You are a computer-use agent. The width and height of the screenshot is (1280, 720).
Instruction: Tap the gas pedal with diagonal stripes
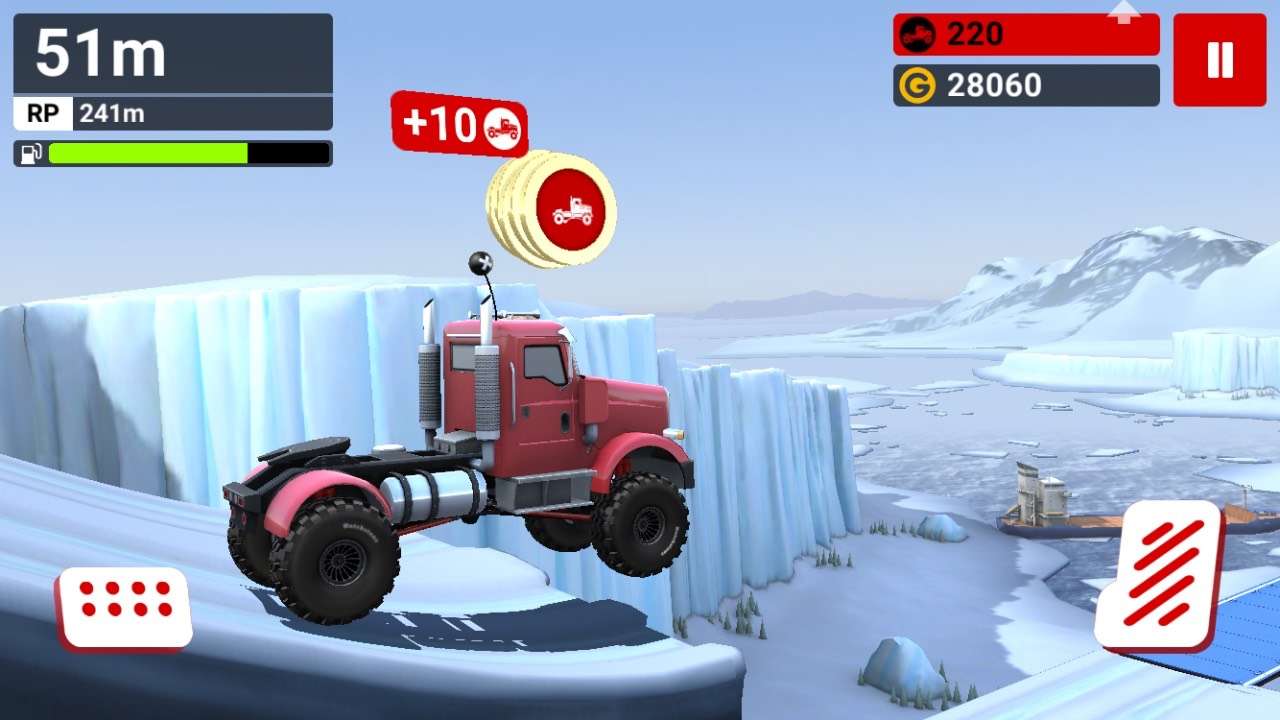[x=1160, y=575]
